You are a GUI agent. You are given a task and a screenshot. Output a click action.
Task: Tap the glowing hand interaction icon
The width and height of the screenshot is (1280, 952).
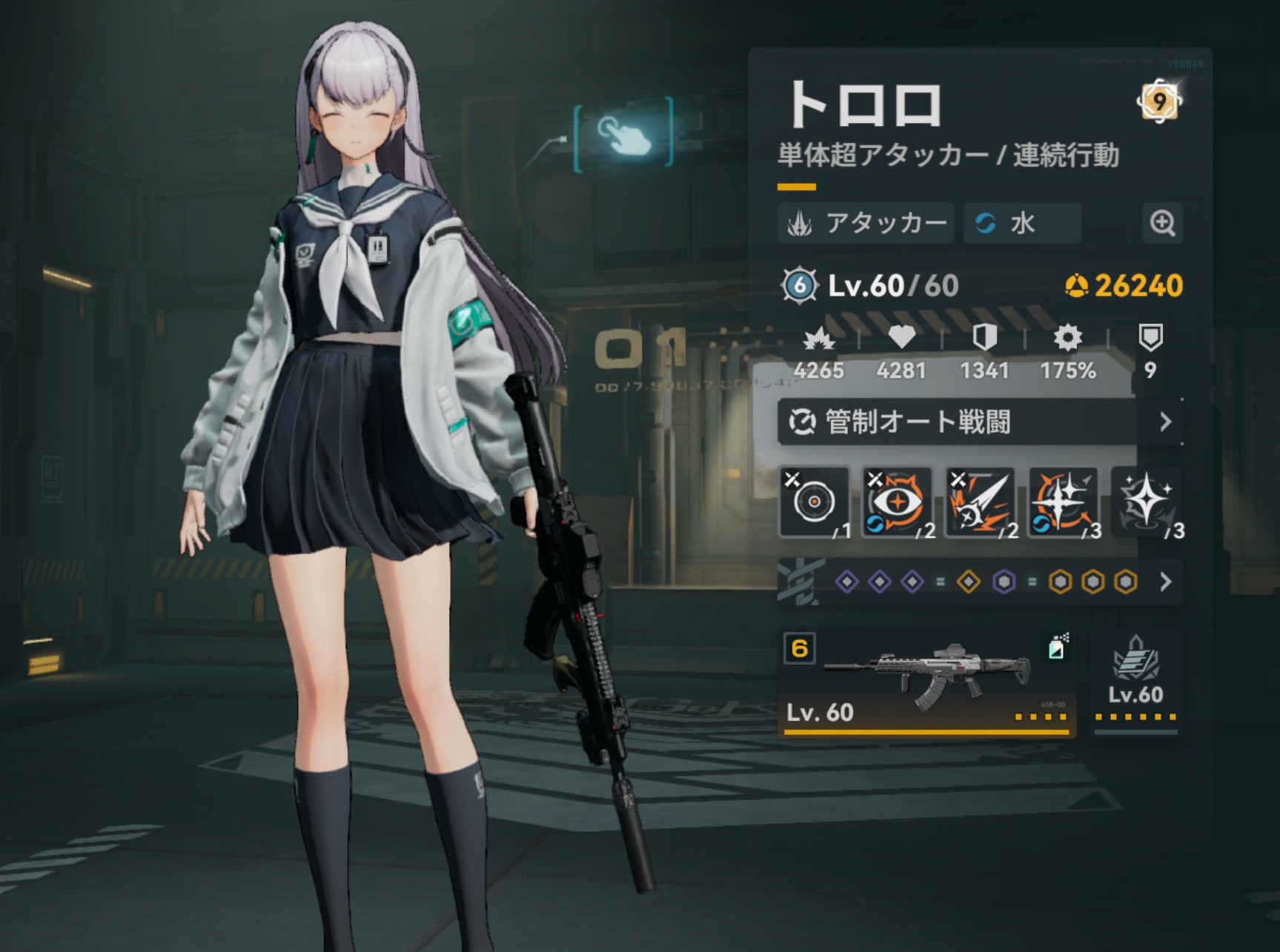pyautogui.click(x=623, y=135)
